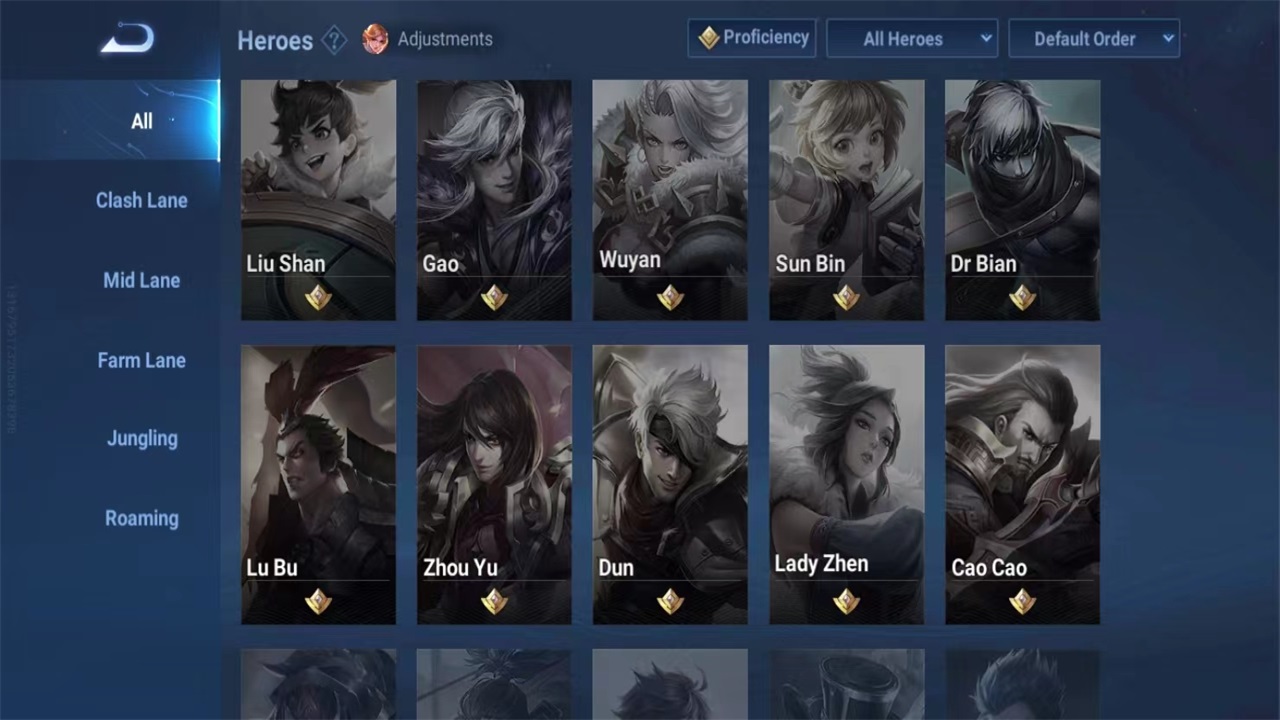The width and height of the screenshot is (1280, 720).
Task: Choose the All heroes tab
Action: [141, 121]
